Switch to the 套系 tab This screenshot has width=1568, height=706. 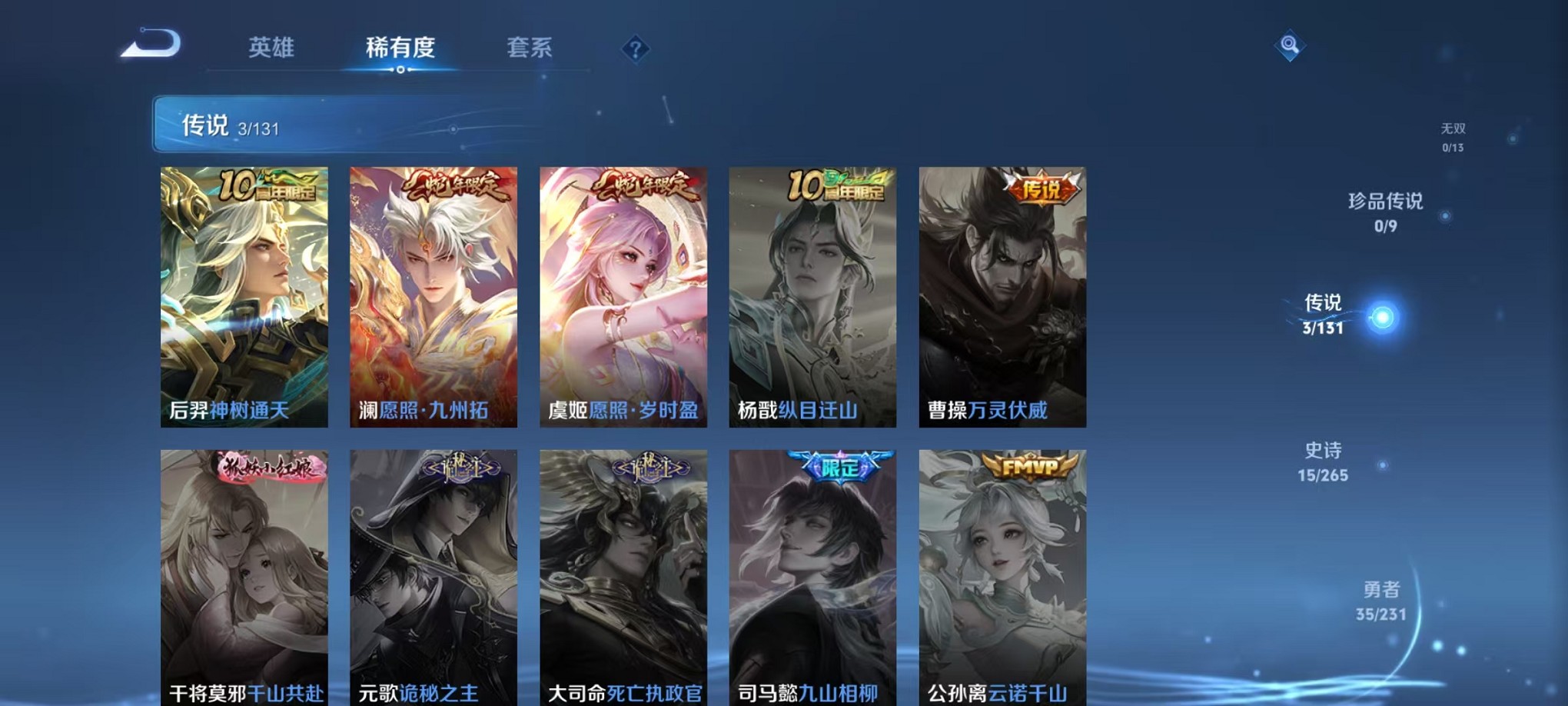click(530, 48)
